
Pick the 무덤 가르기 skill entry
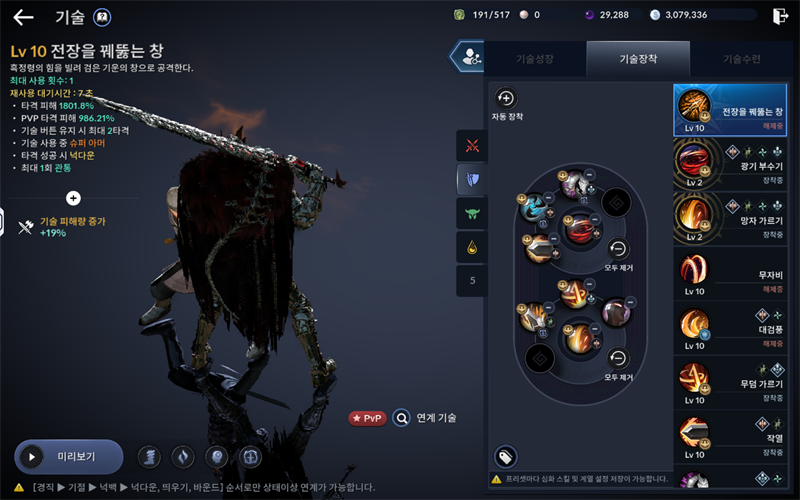[x=730, y=381]
